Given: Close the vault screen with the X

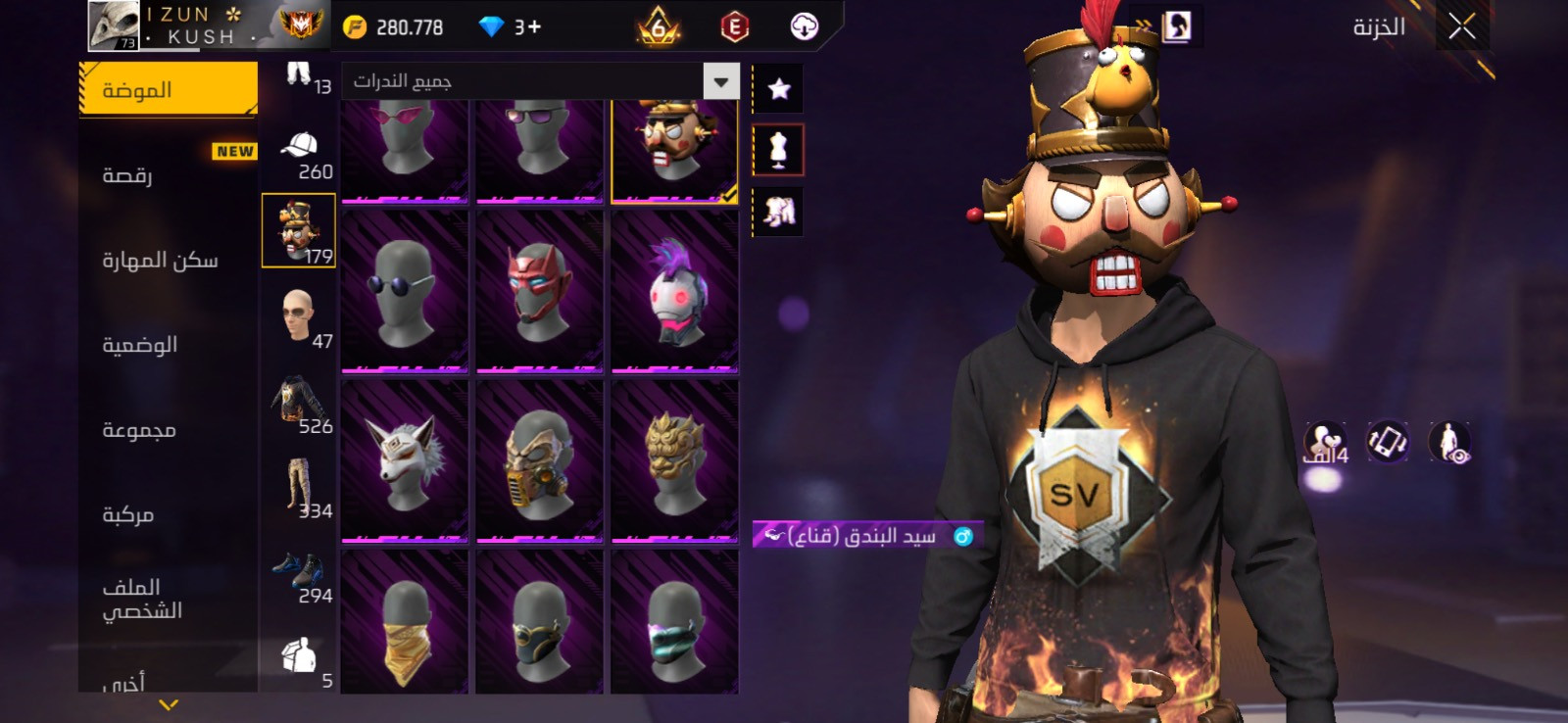Looking at the screenshot, I should coord(1461,27).
